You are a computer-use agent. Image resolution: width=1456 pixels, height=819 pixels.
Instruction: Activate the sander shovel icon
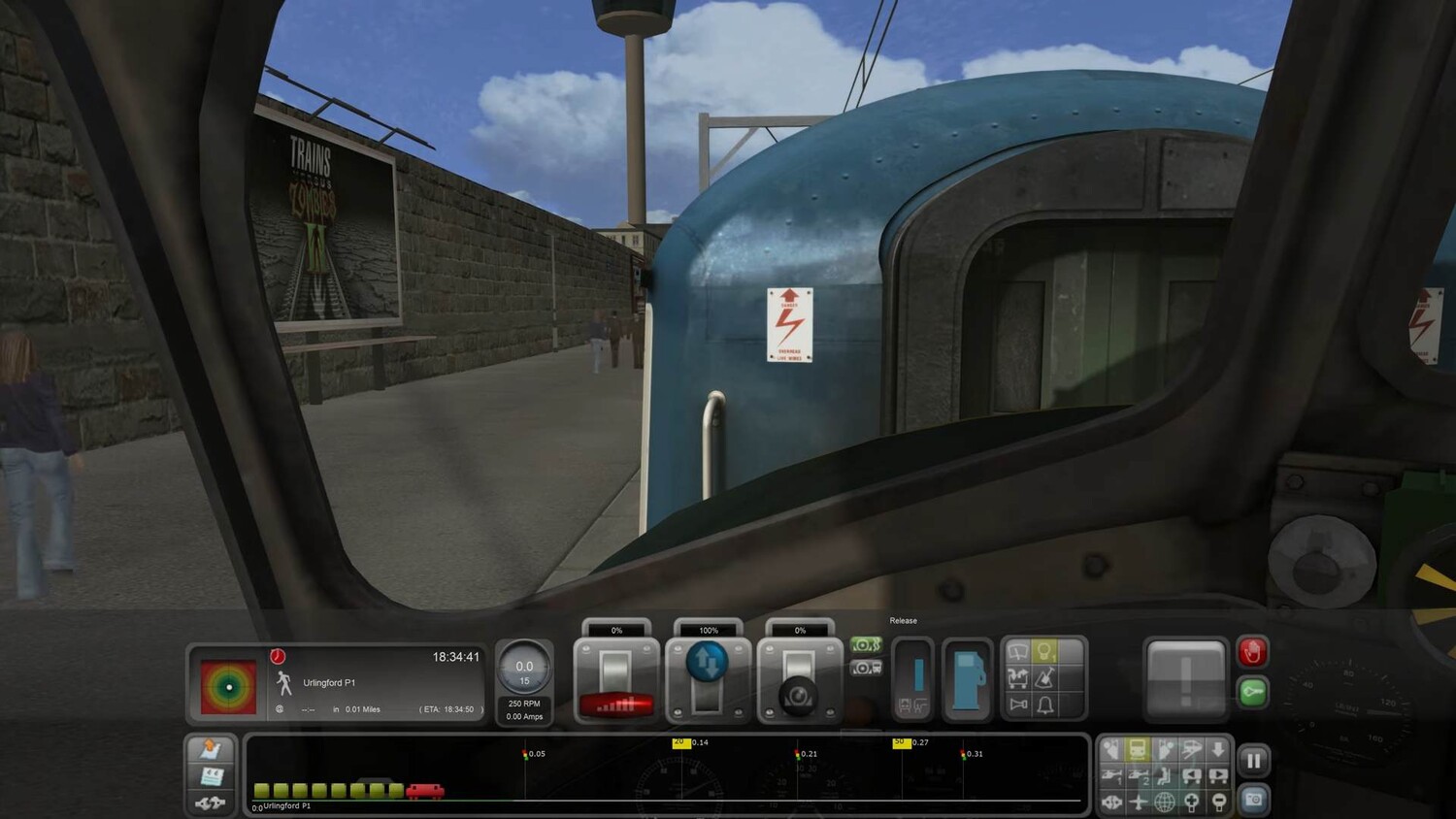1044,677
